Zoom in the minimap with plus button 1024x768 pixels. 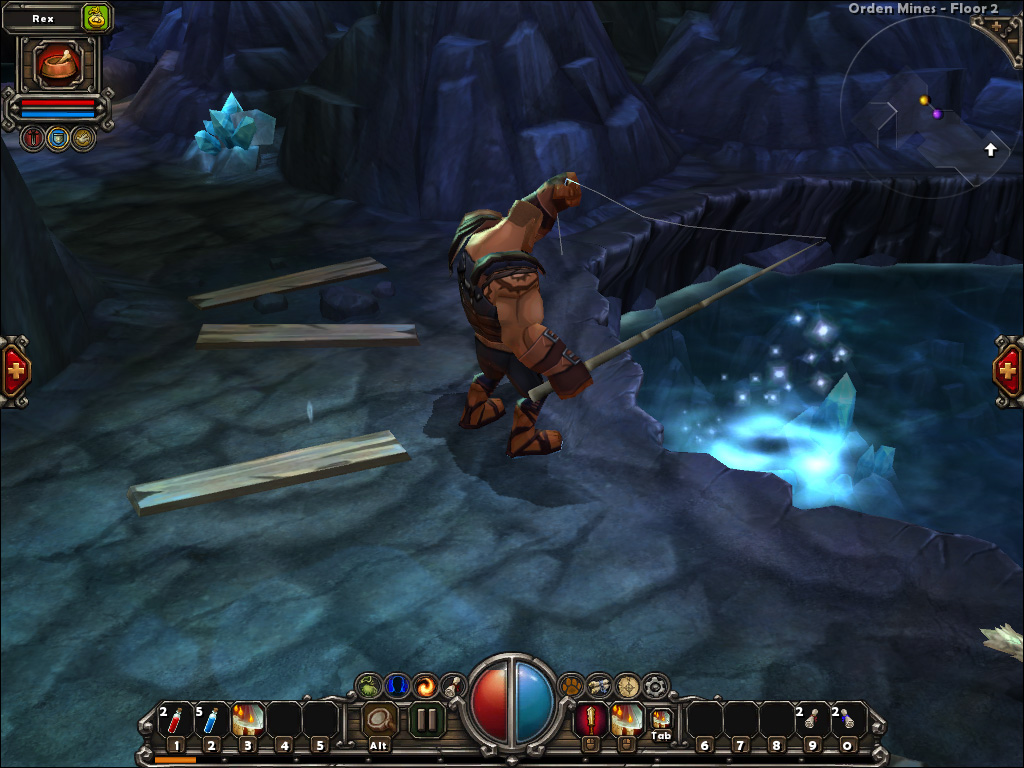pos(998,27)
